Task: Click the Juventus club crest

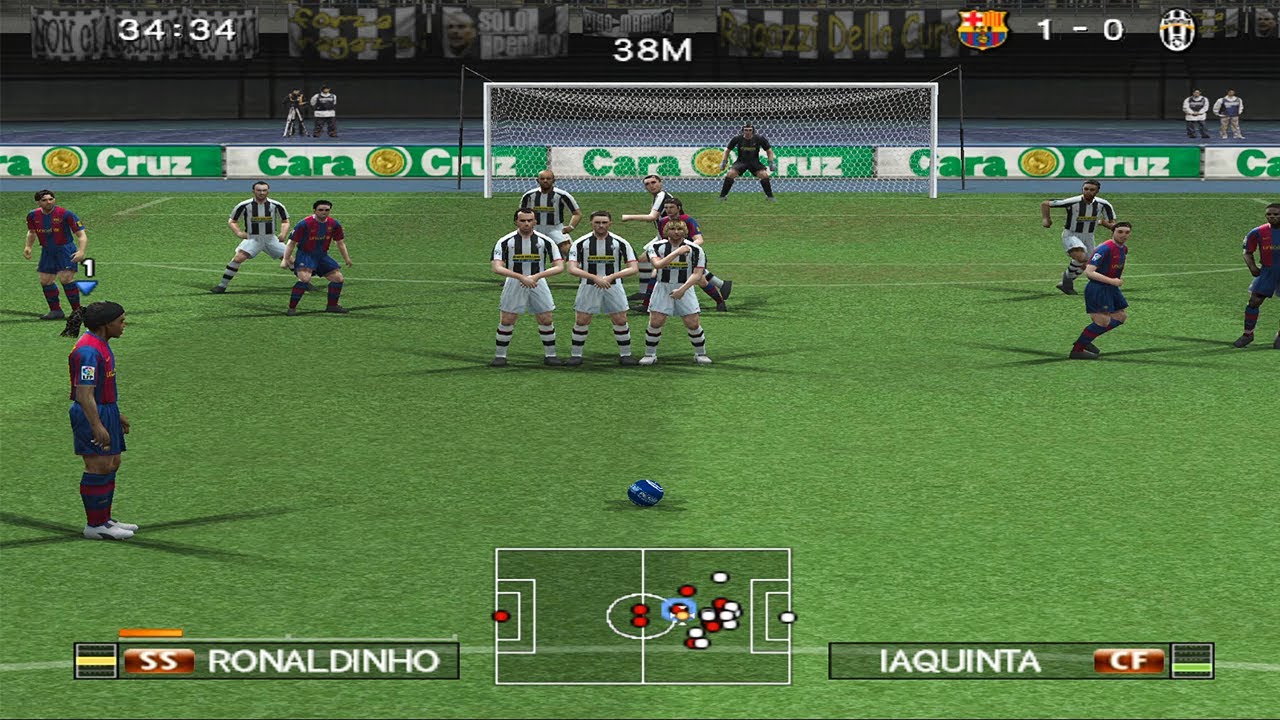Action: tap(1177, 30)
